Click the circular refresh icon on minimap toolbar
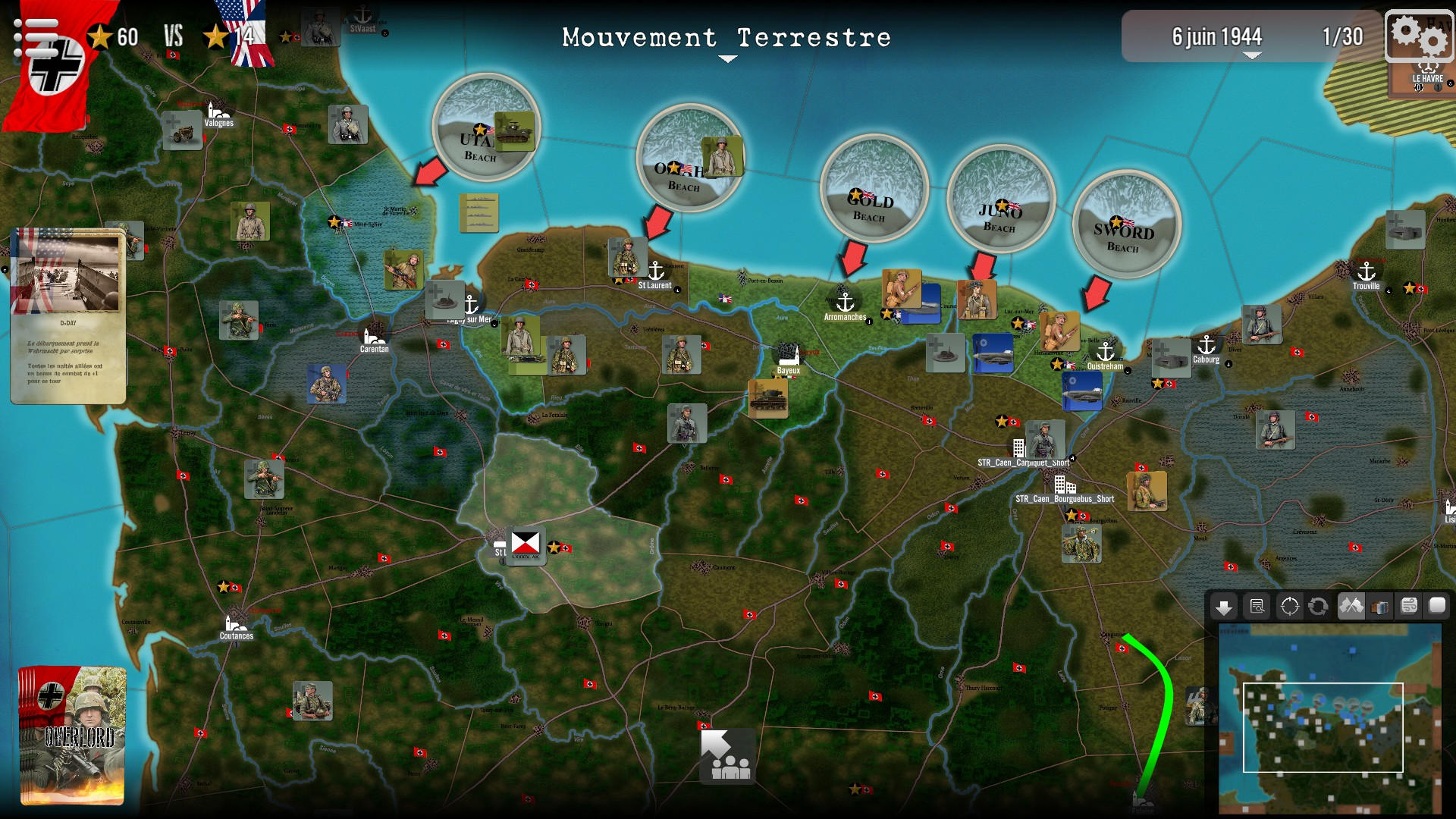The width and height of the screenshot is (1456, 819). point(1318,607)
